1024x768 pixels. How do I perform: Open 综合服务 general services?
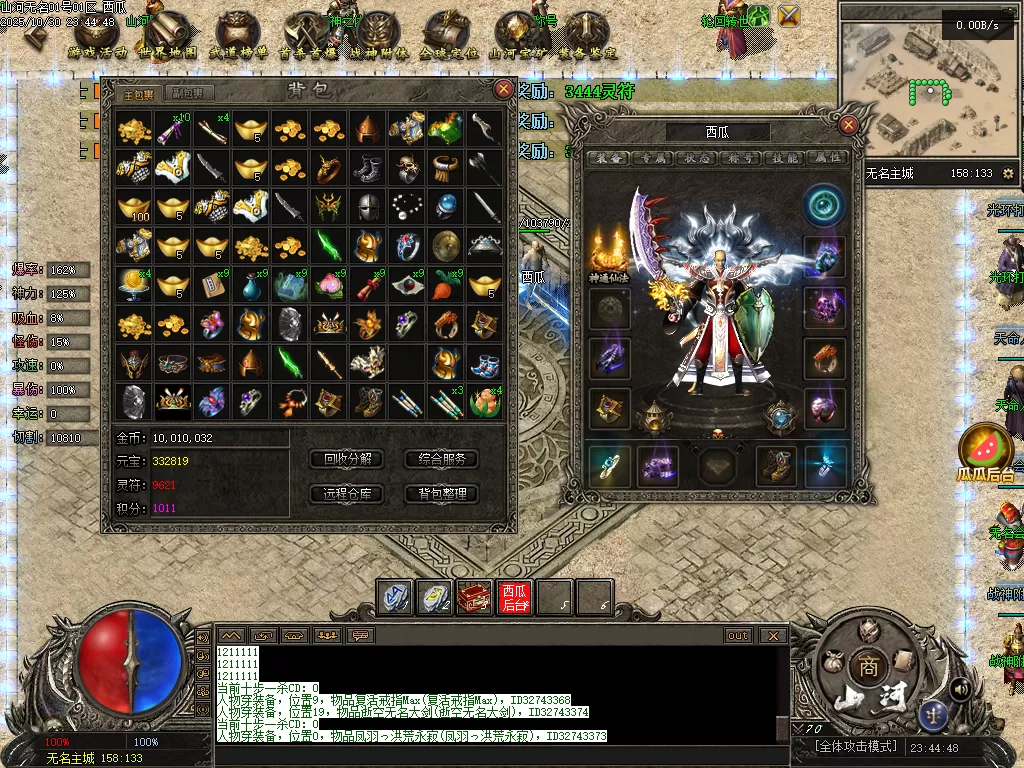click(x=441, y=459)
